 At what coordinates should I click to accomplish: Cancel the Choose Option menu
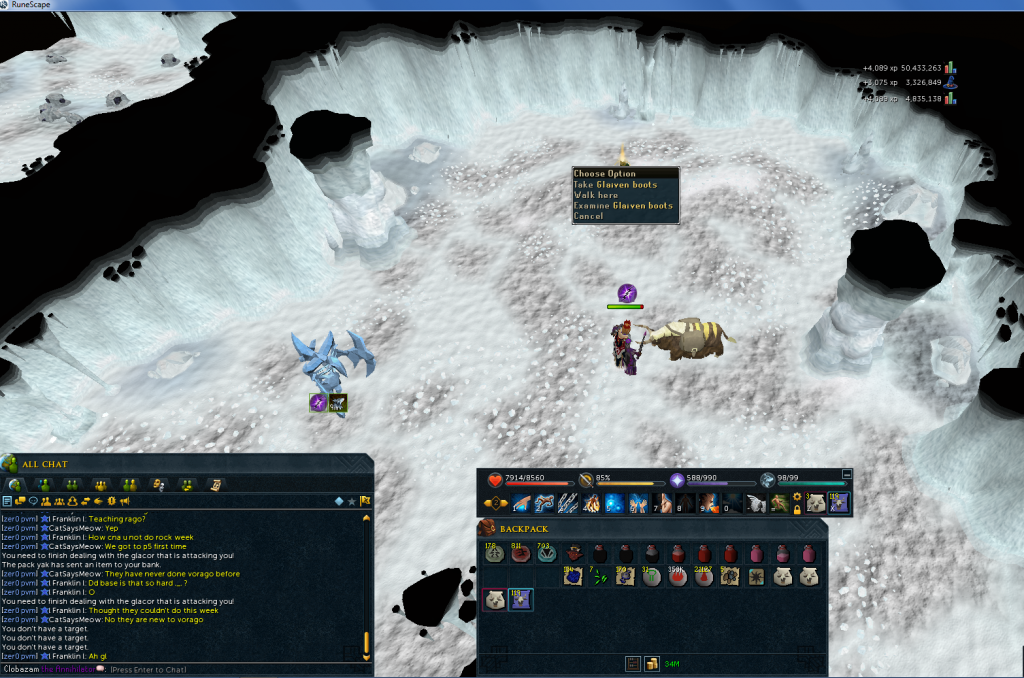point(589,216)
